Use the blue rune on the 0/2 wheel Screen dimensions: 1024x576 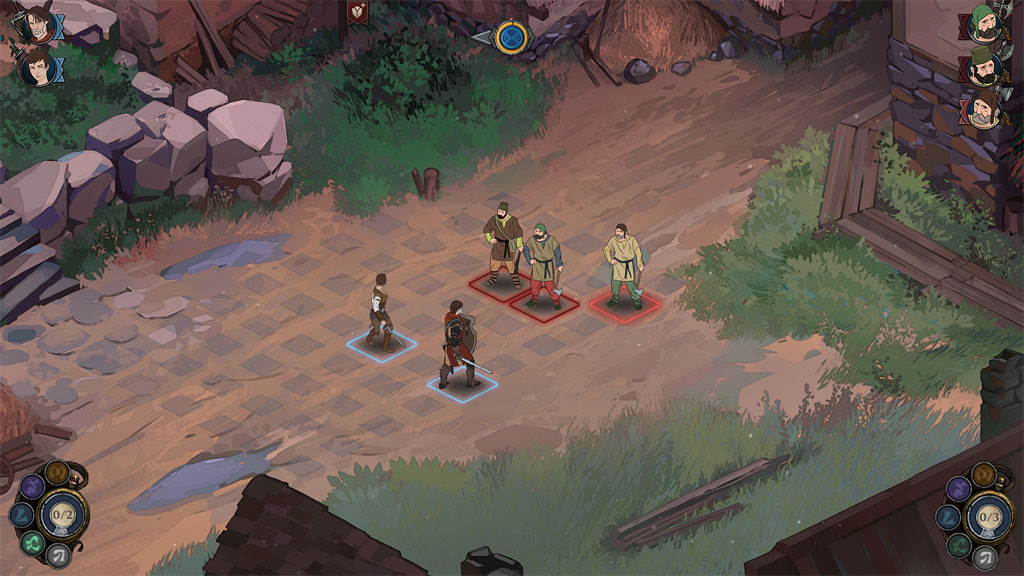point(20,515)
